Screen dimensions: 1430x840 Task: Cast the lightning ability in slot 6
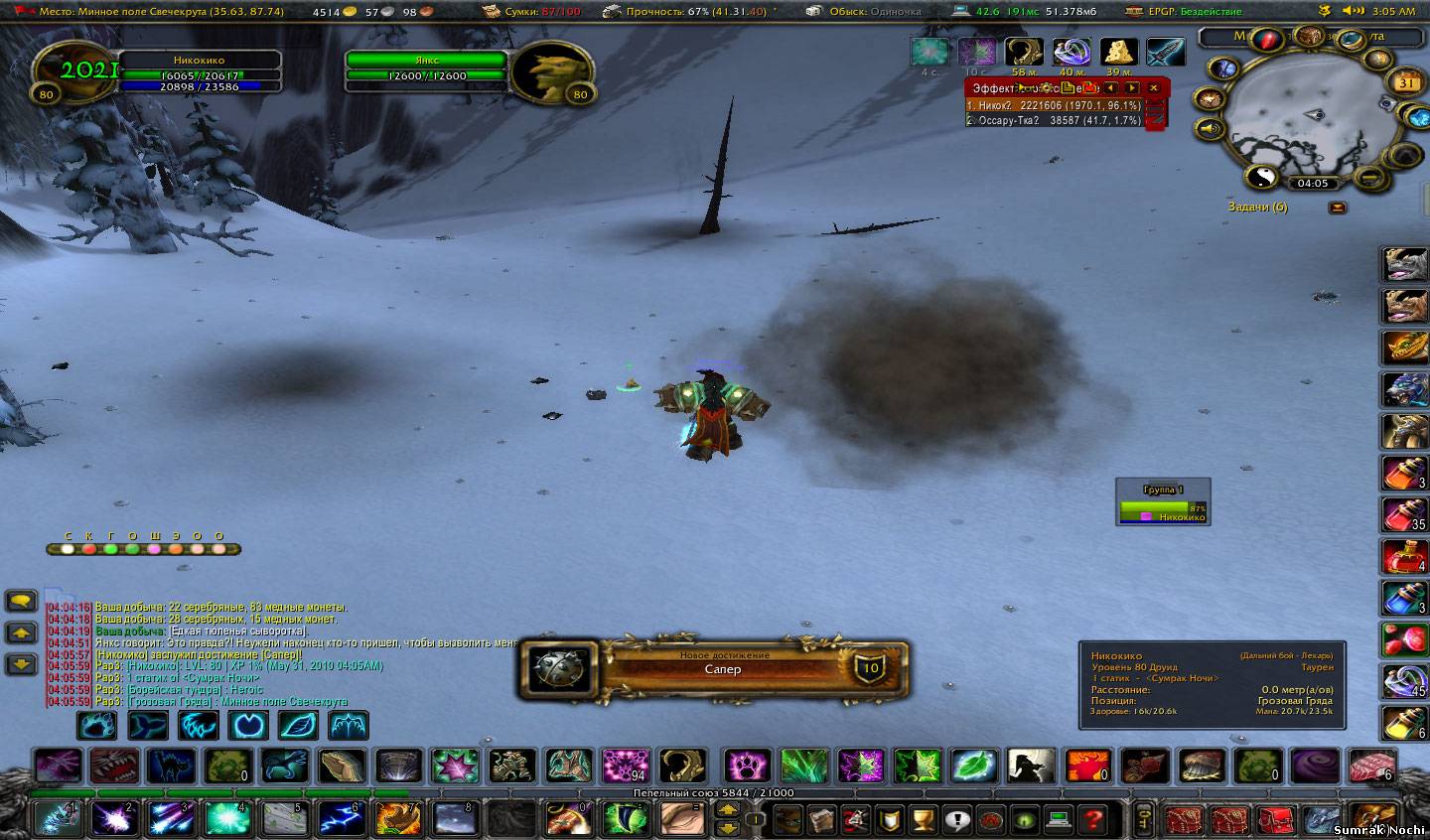343,819
